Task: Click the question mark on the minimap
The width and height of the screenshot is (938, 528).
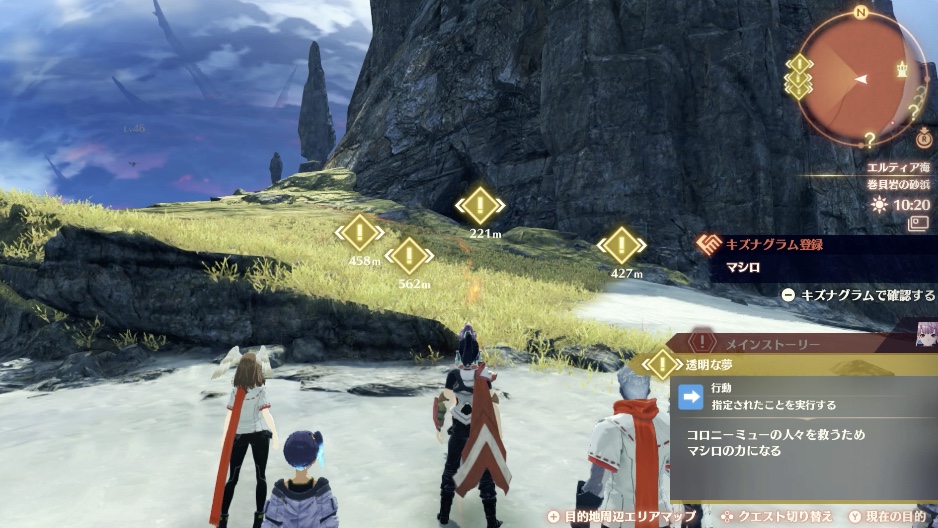Action: click(870, 138)
